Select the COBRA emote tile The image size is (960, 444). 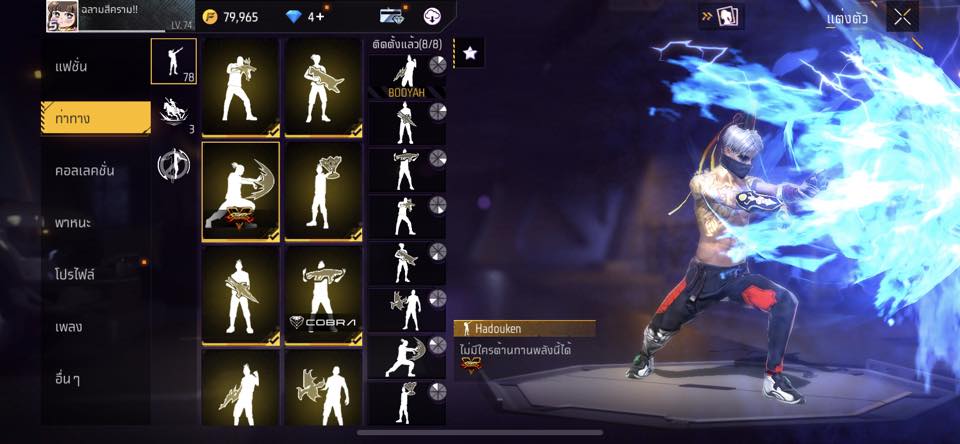tap(324, 295)
